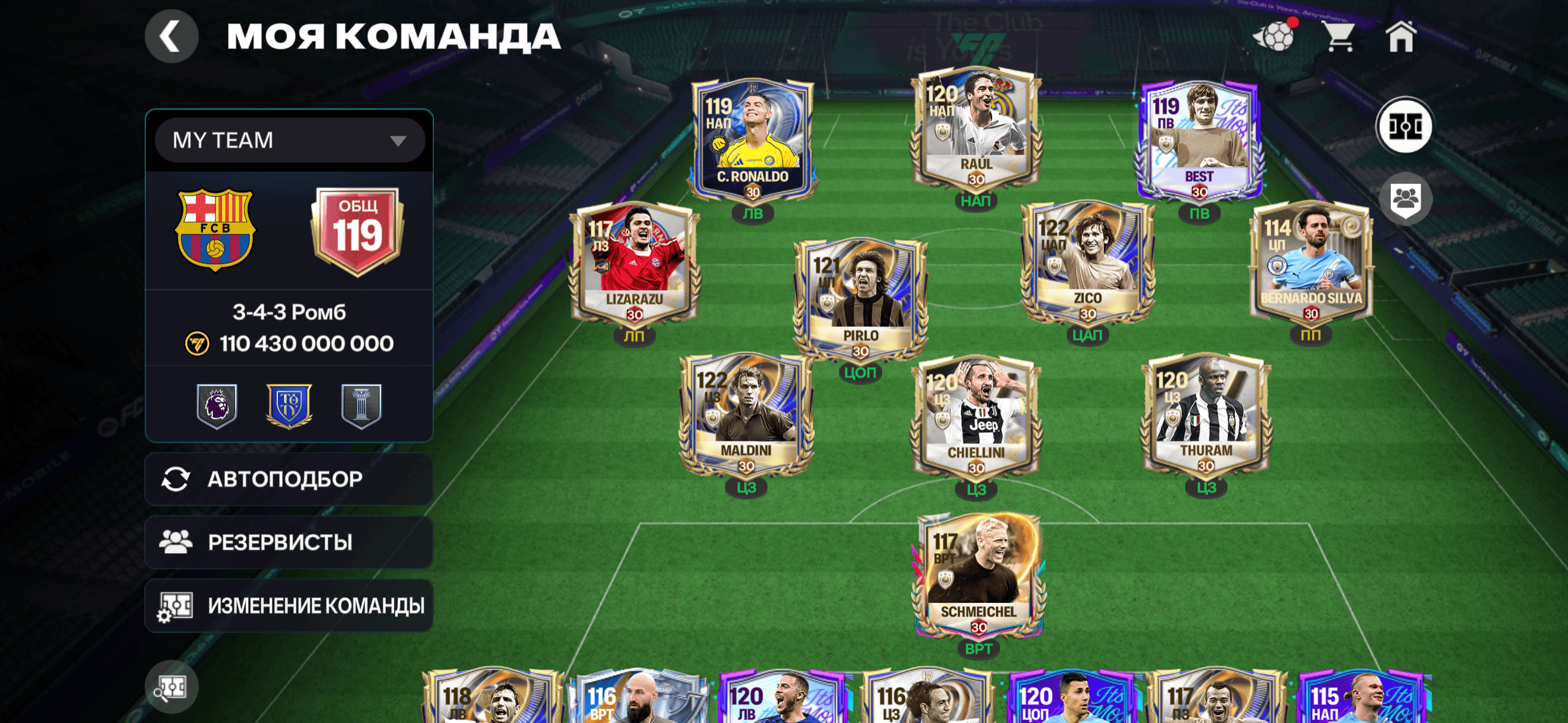
Task: Click the pitch search icon in bottom-left corner
Action: tap(174, 687)
